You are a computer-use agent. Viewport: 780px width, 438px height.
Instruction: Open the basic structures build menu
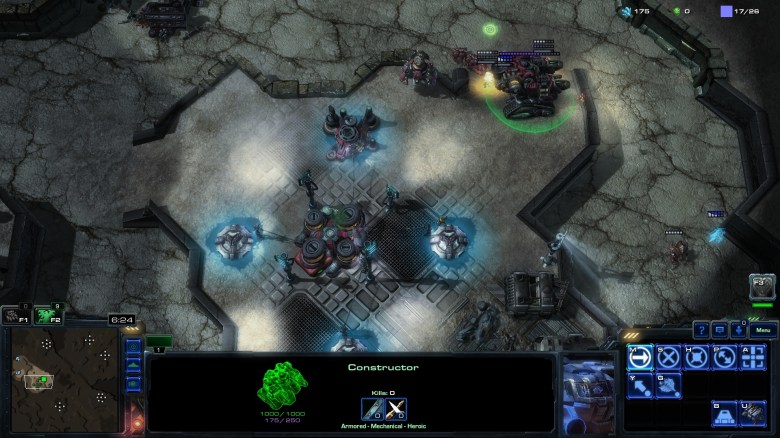[723, 412]
